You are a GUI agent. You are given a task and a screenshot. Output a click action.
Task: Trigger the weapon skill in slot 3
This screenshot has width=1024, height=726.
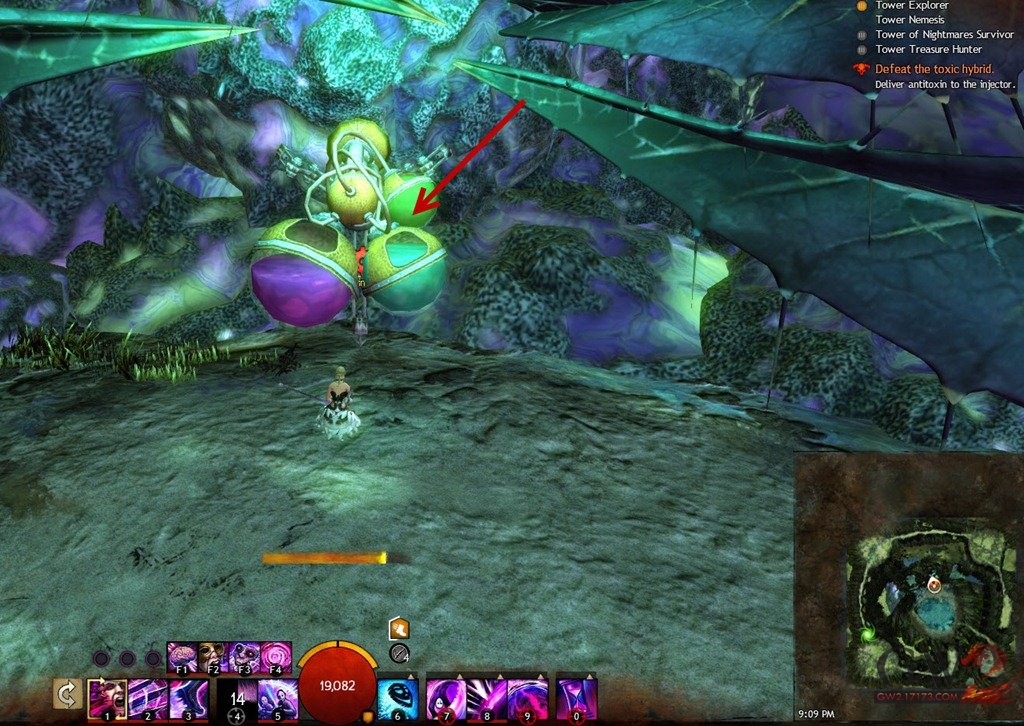pyautogui.click(x=189, y=697)
